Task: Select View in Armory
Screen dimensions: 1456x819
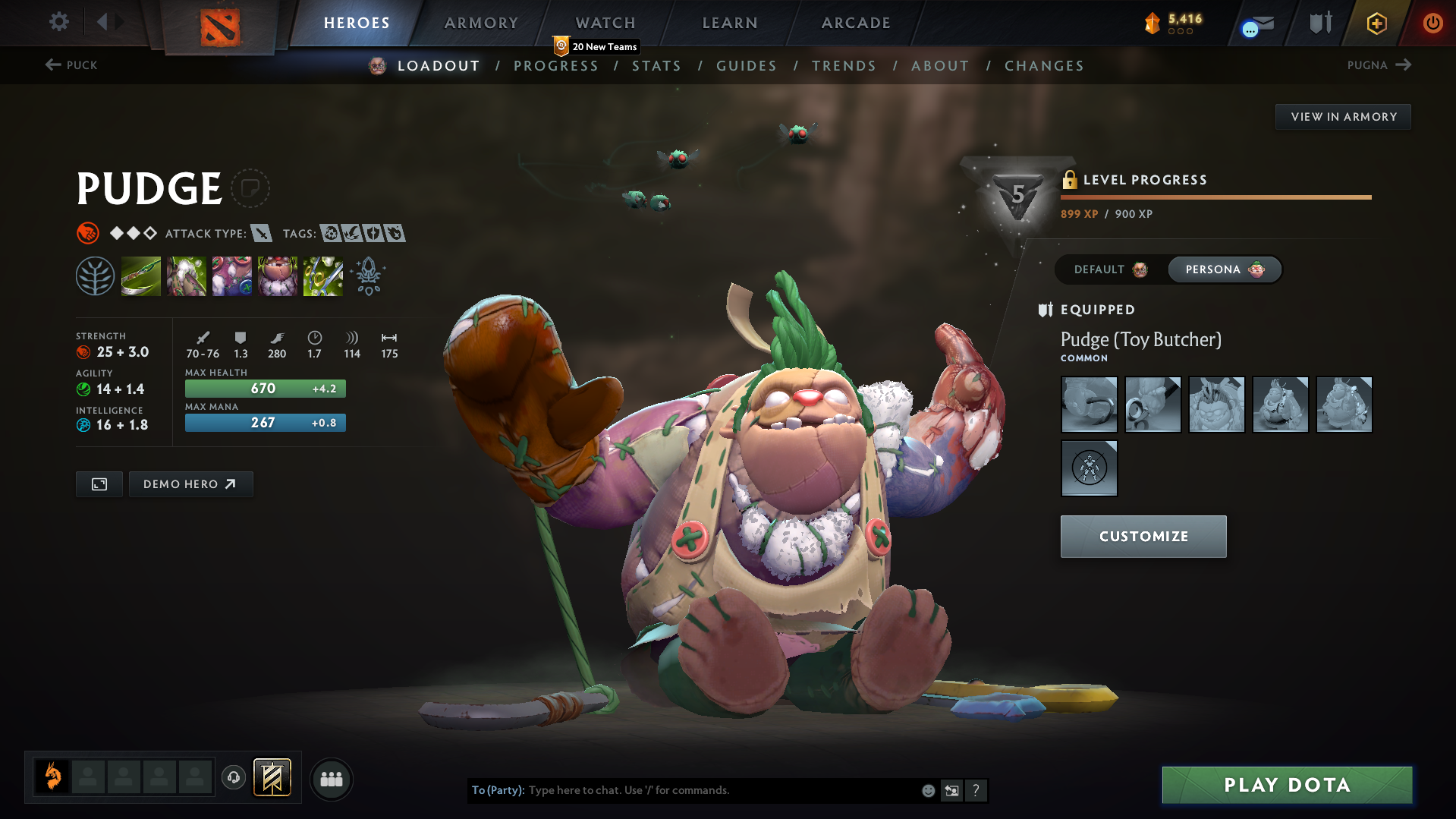Action: 1343,117
